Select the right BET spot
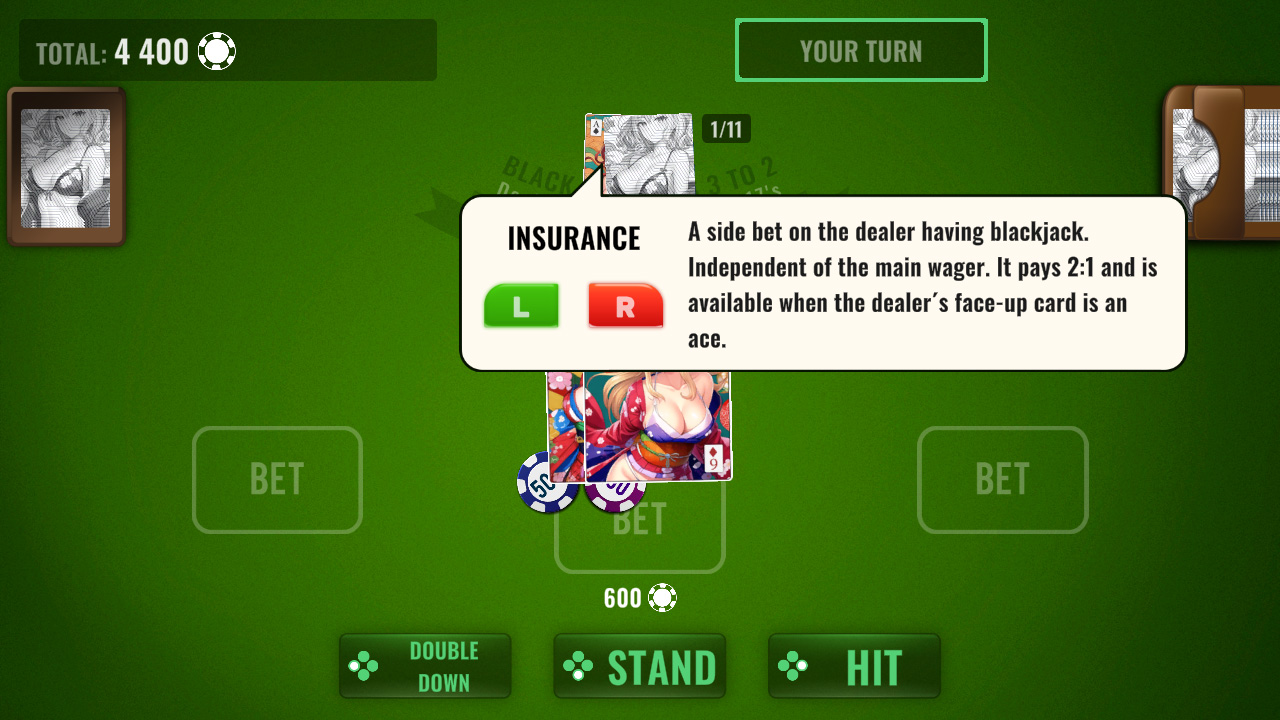Screen dimensions: 1280x720 pyautogui.click(x=1002, y=479)
